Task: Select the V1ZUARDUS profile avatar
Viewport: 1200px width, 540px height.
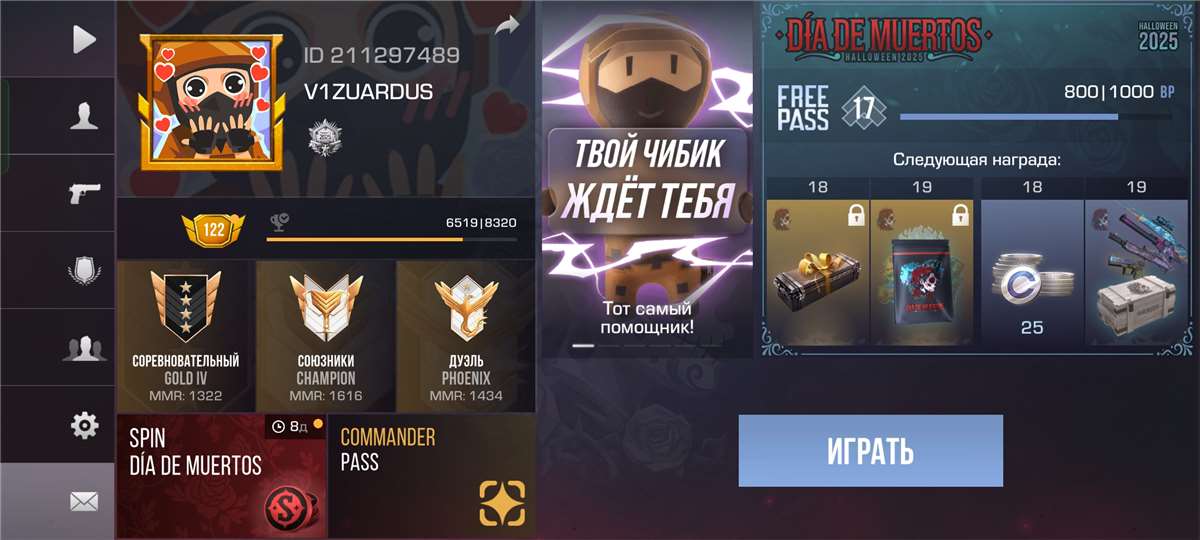Action: 210,100
